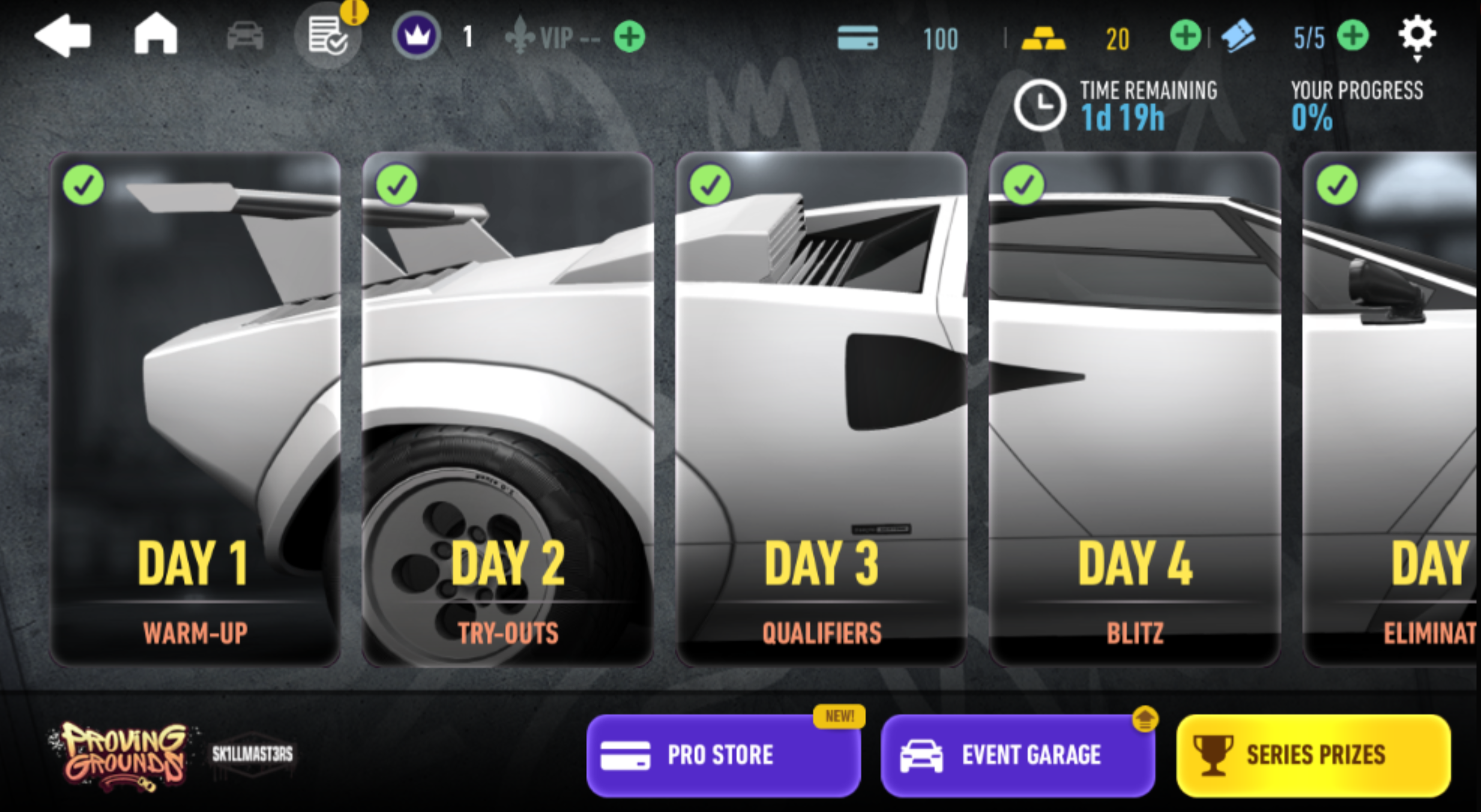Go back with the white arrow button

pos(63,36)
